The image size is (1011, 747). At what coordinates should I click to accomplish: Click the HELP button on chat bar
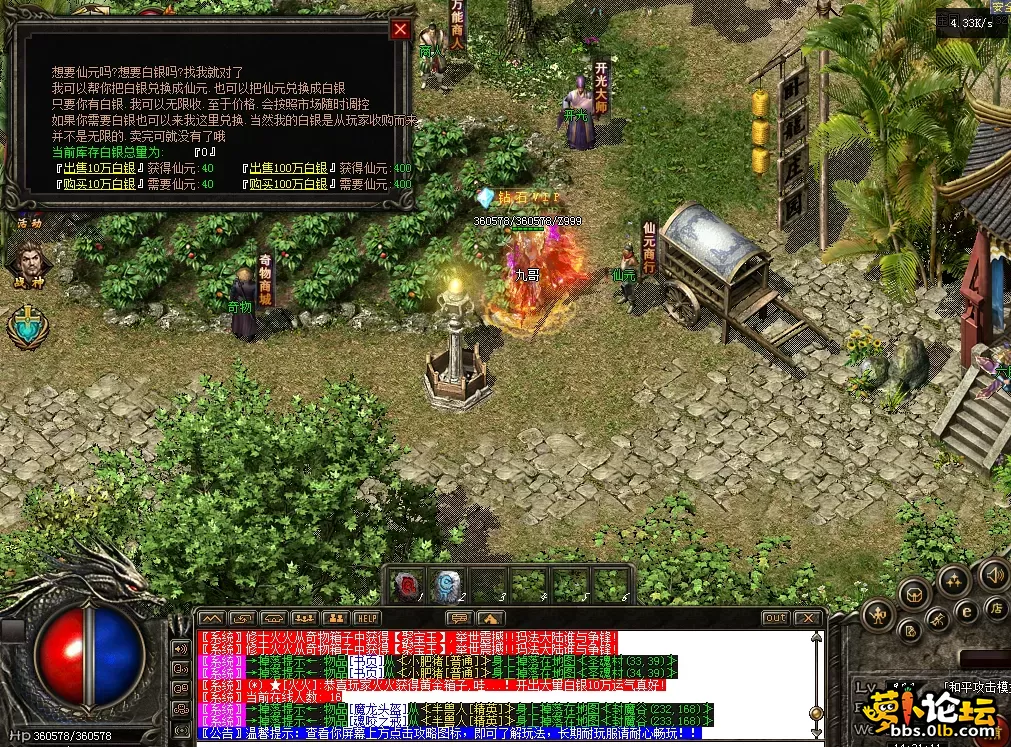tap(367, 618)
